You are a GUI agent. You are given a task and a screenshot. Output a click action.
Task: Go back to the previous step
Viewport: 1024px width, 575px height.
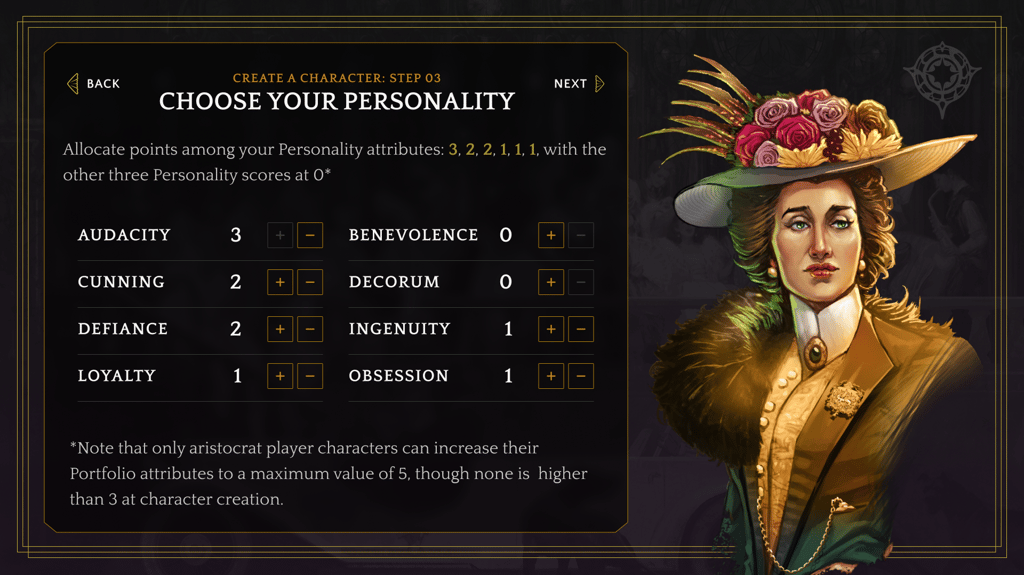94,84
